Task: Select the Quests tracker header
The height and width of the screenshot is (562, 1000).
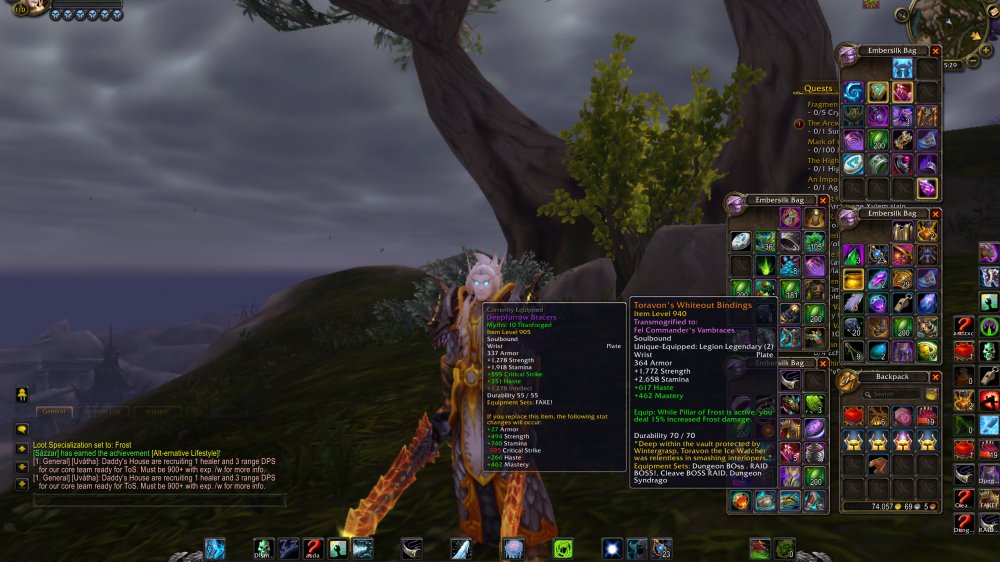Action: [818, 88]
